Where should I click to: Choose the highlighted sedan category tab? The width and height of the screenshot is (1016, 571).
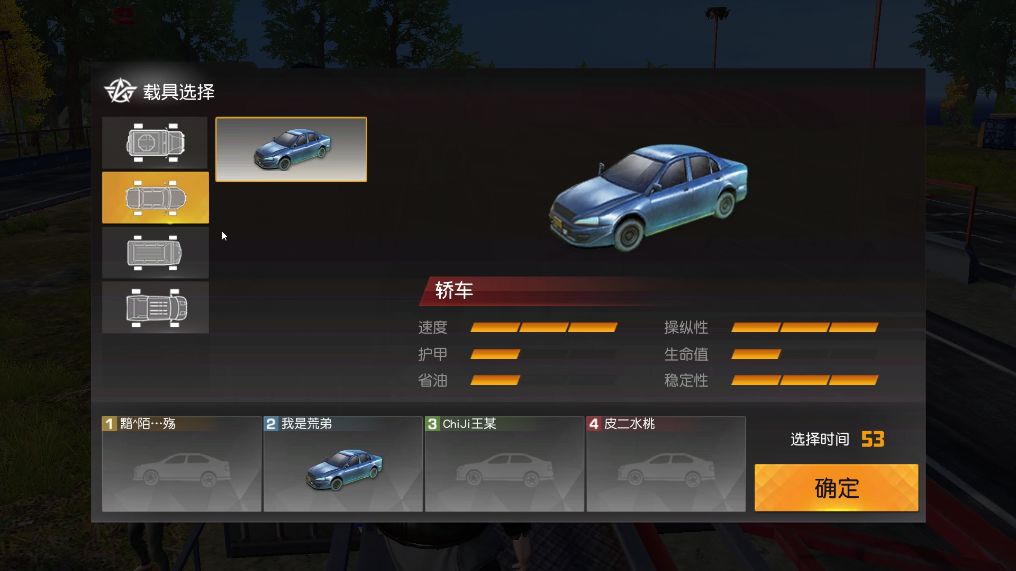(x=155, y=197)
